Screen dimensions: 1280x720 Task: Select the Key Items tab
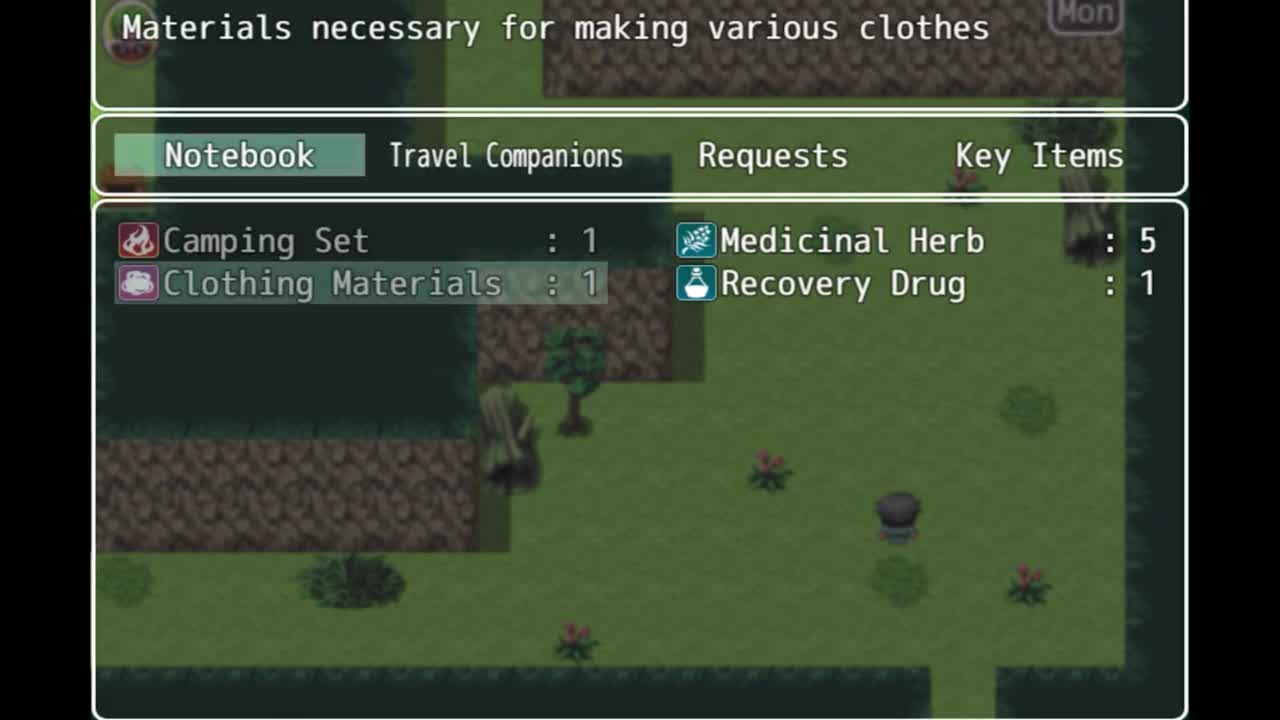(x=1039, y=156)
